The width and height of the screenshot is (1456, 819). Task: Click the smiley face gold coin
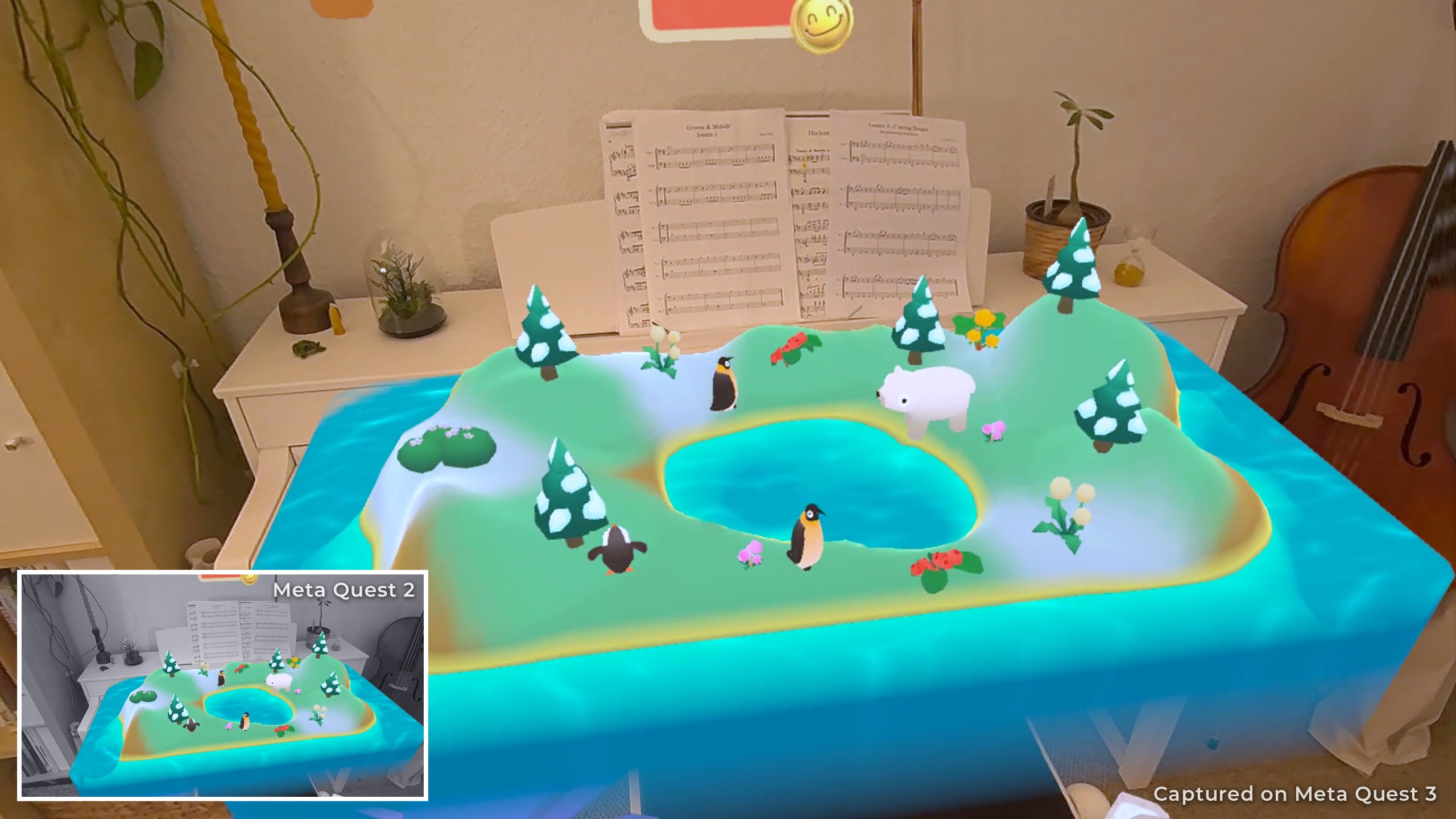822,26
